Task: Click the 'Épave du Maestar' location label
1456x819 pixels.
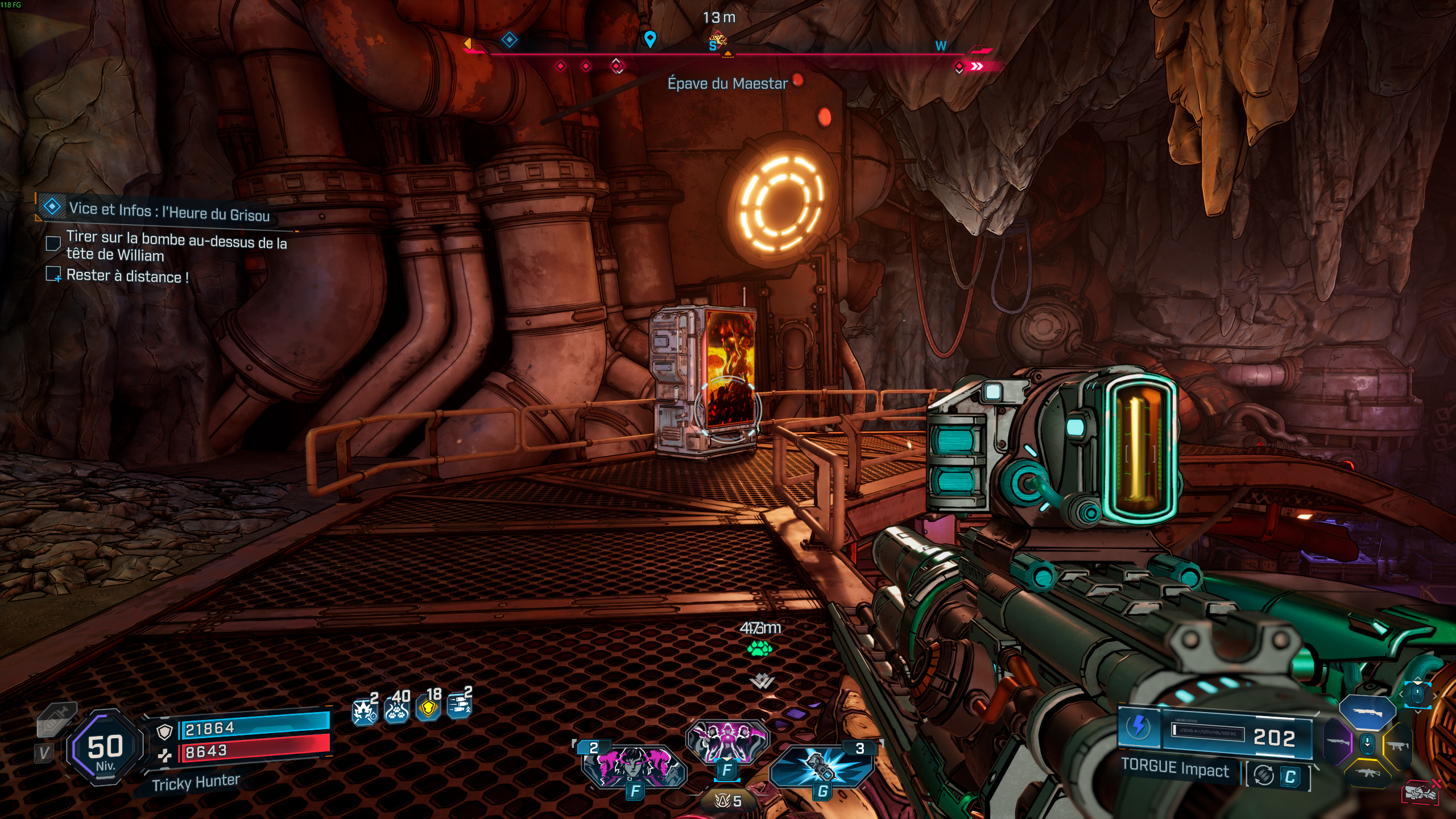Action: click(x=727, y=84)
